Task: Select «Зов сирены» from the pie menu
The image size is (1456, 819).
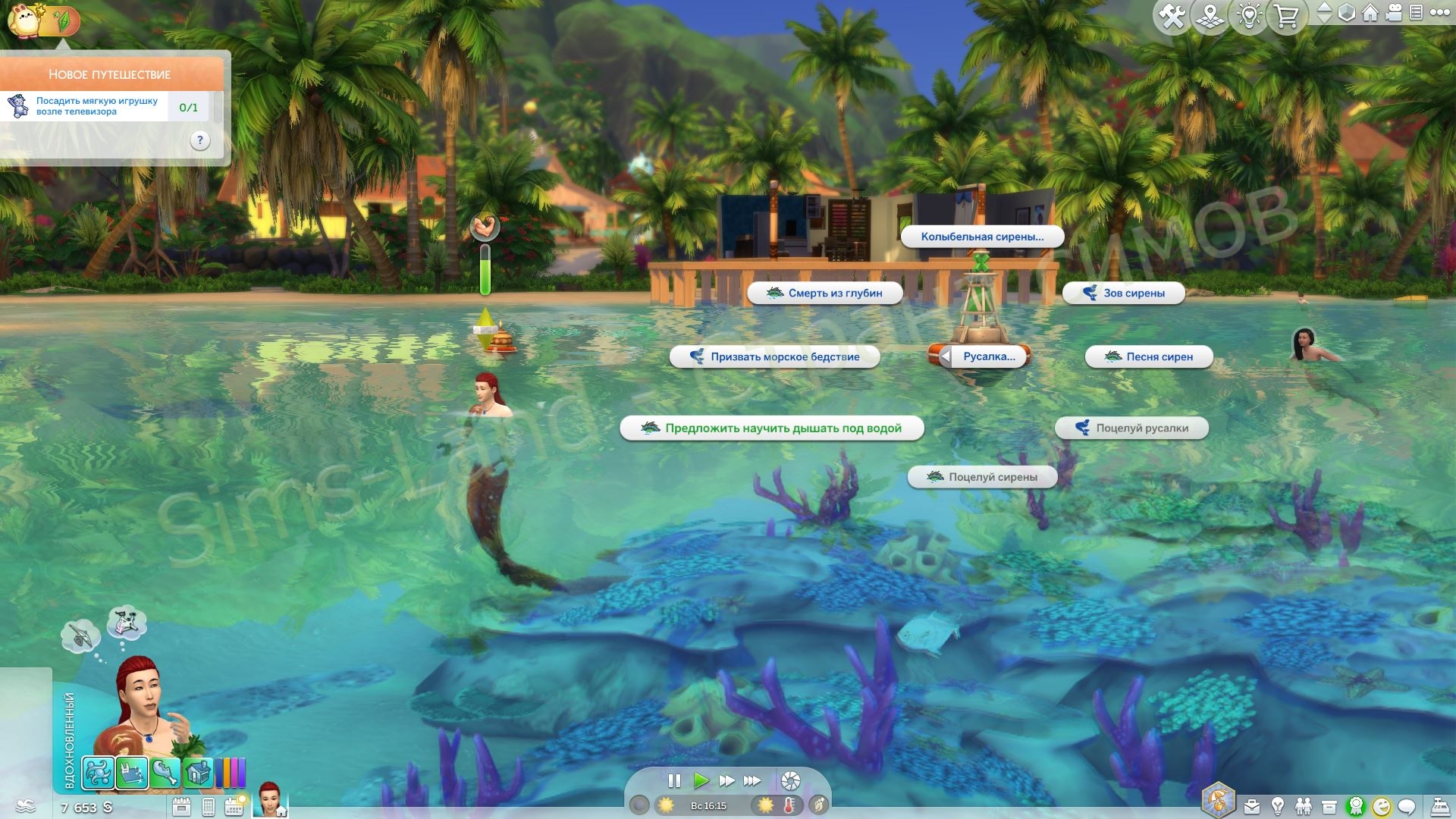Action: click(x=1124, y=293)
